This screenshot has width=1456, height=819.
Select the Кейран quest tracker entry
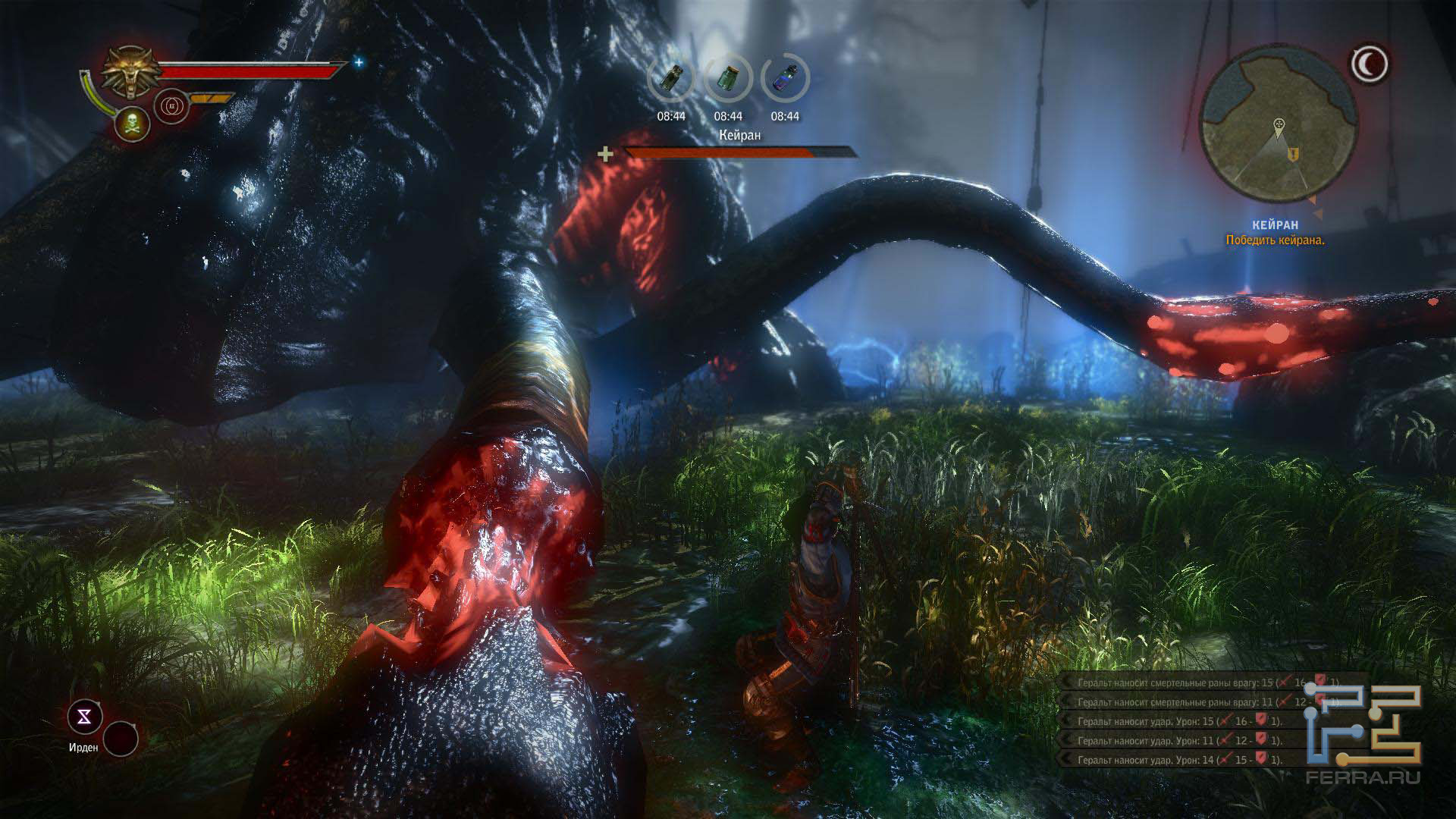[x=1275, y=225]
